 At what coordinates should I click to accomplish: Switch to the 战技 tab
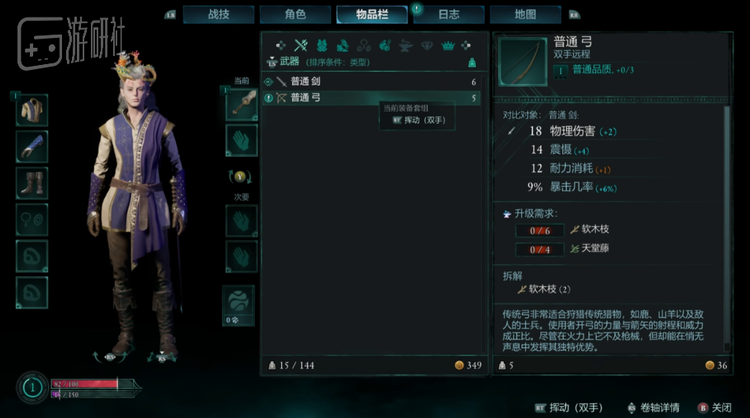tap(217, 15)
